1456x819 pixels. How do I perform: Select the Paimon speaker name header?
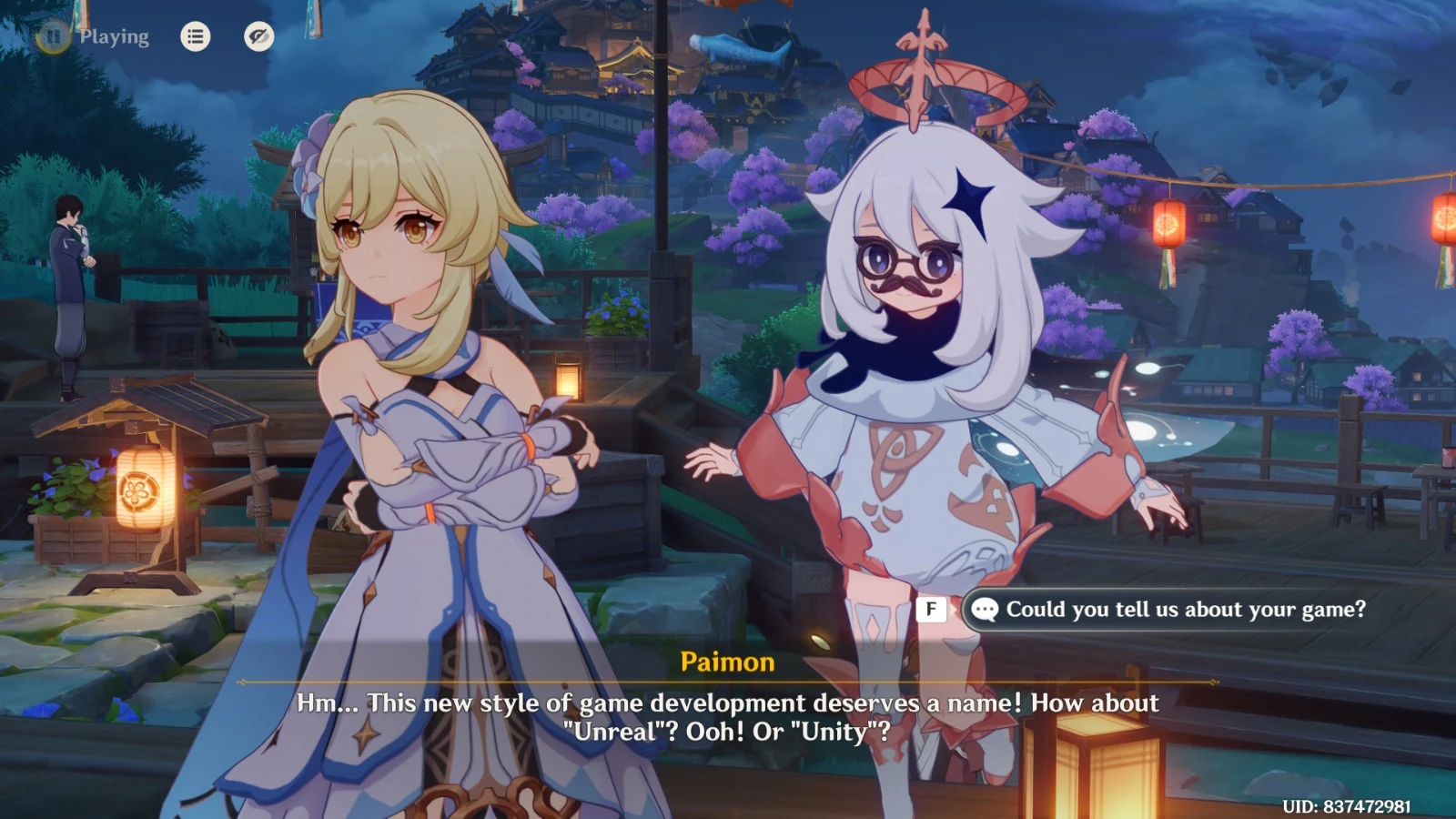728,663
